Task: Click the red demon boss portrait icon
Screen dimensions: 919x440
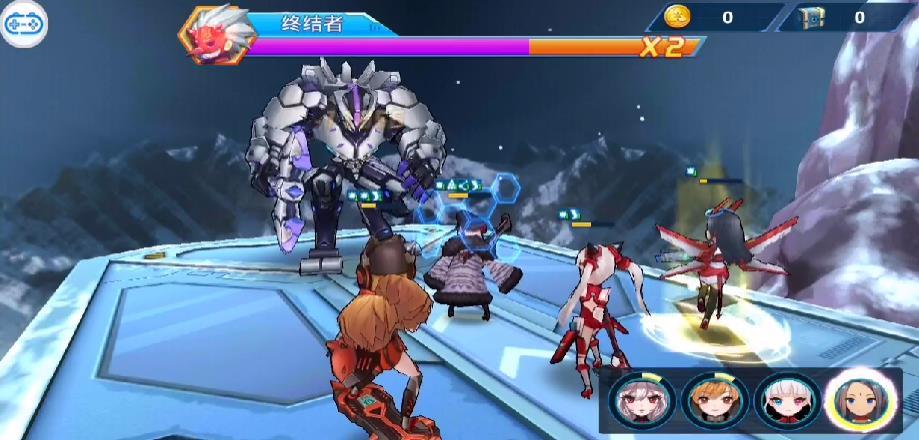Action: click(x=212, y=34)
